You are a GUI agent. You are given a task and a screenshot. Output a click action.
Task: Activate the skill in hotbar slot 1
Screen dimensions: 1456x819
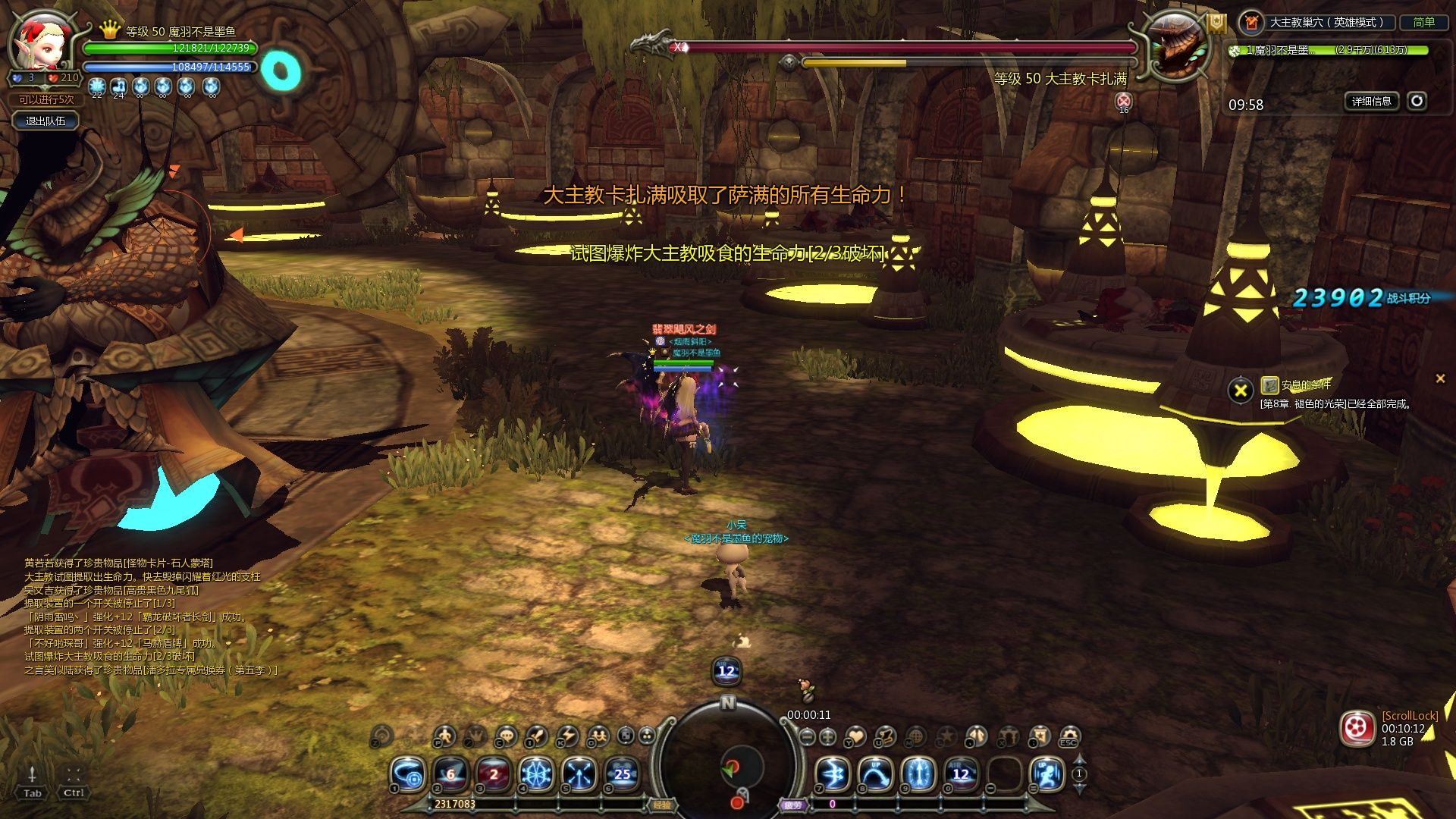pyautogui.click(x=408, y=774)
